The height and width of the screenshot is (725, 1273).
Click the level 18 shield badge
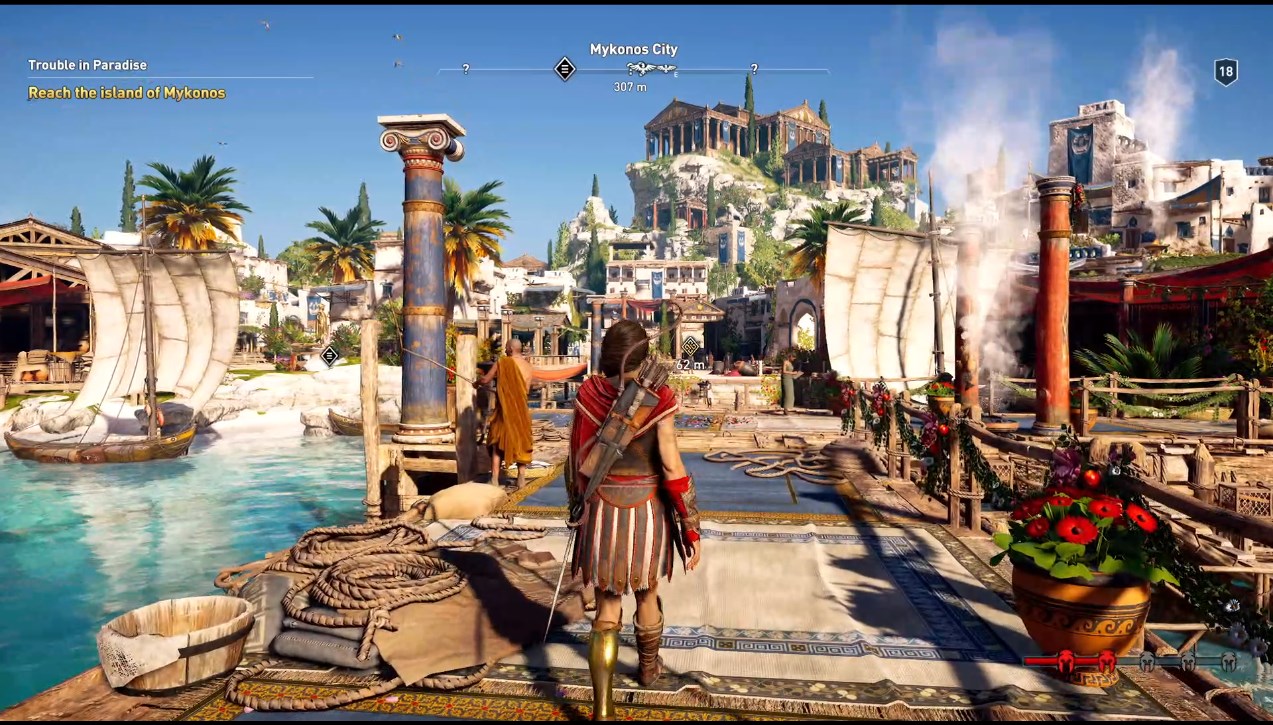(1225, 71)
